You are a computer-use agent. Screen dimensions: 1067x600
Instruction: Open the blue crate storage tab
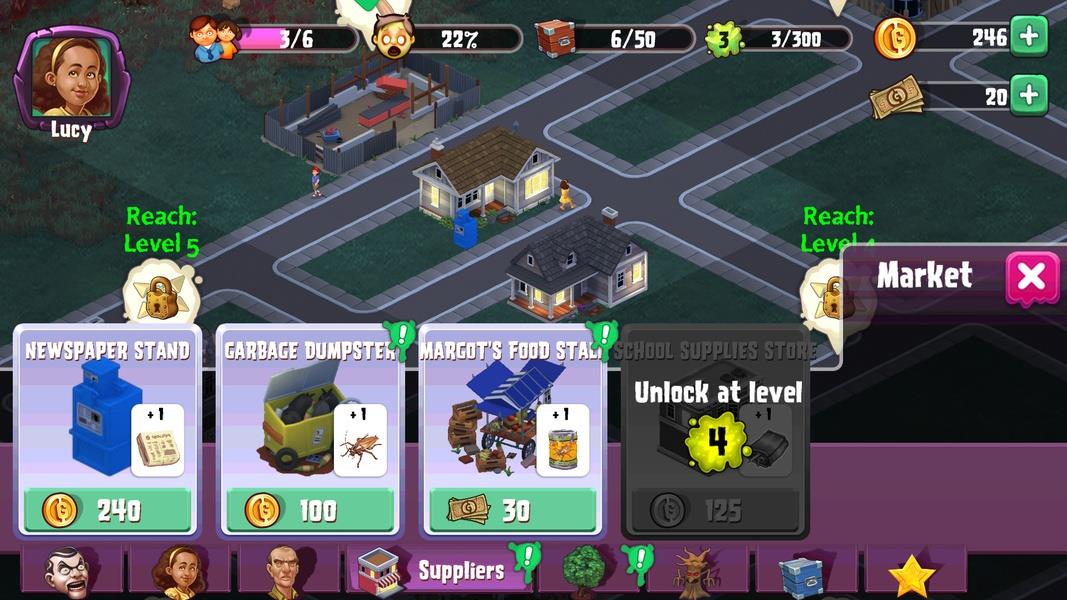pyautogui.click(x=803, y=572)
